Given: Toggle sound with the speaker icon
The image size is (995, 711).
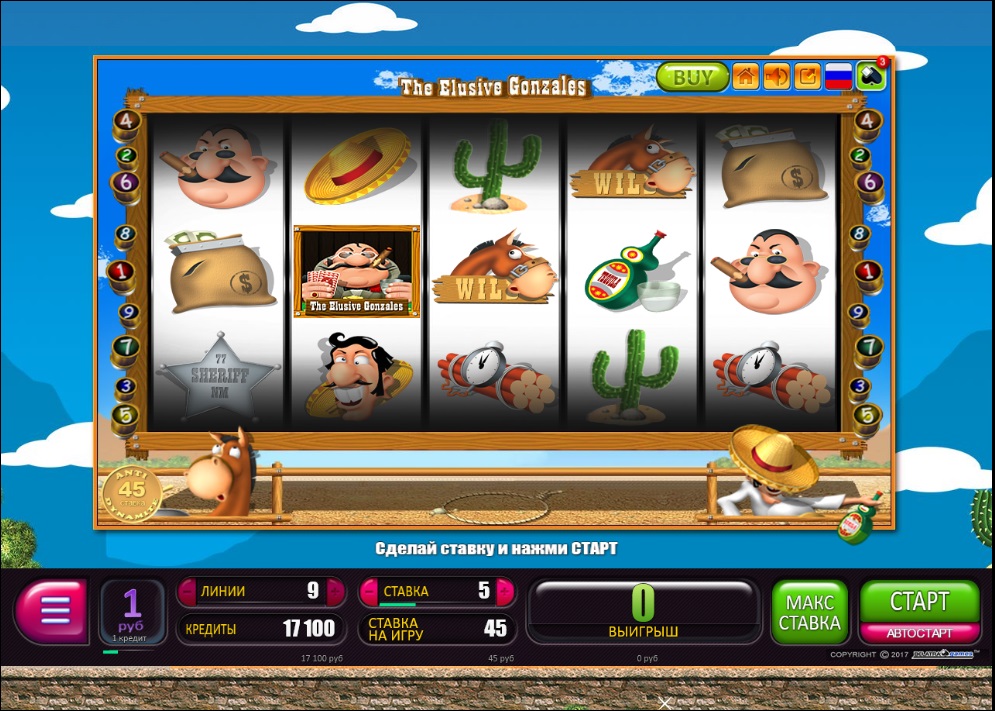Looking at the screenshot, I should [x=776, y=77].
